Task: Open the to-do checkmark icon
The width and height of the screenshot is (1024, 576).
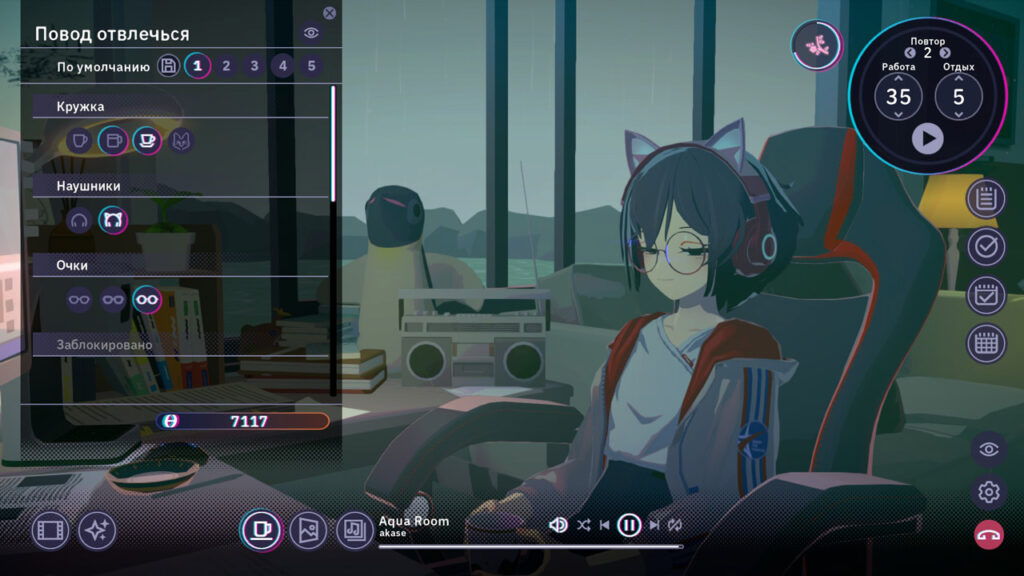Action: tap(986, 246)
